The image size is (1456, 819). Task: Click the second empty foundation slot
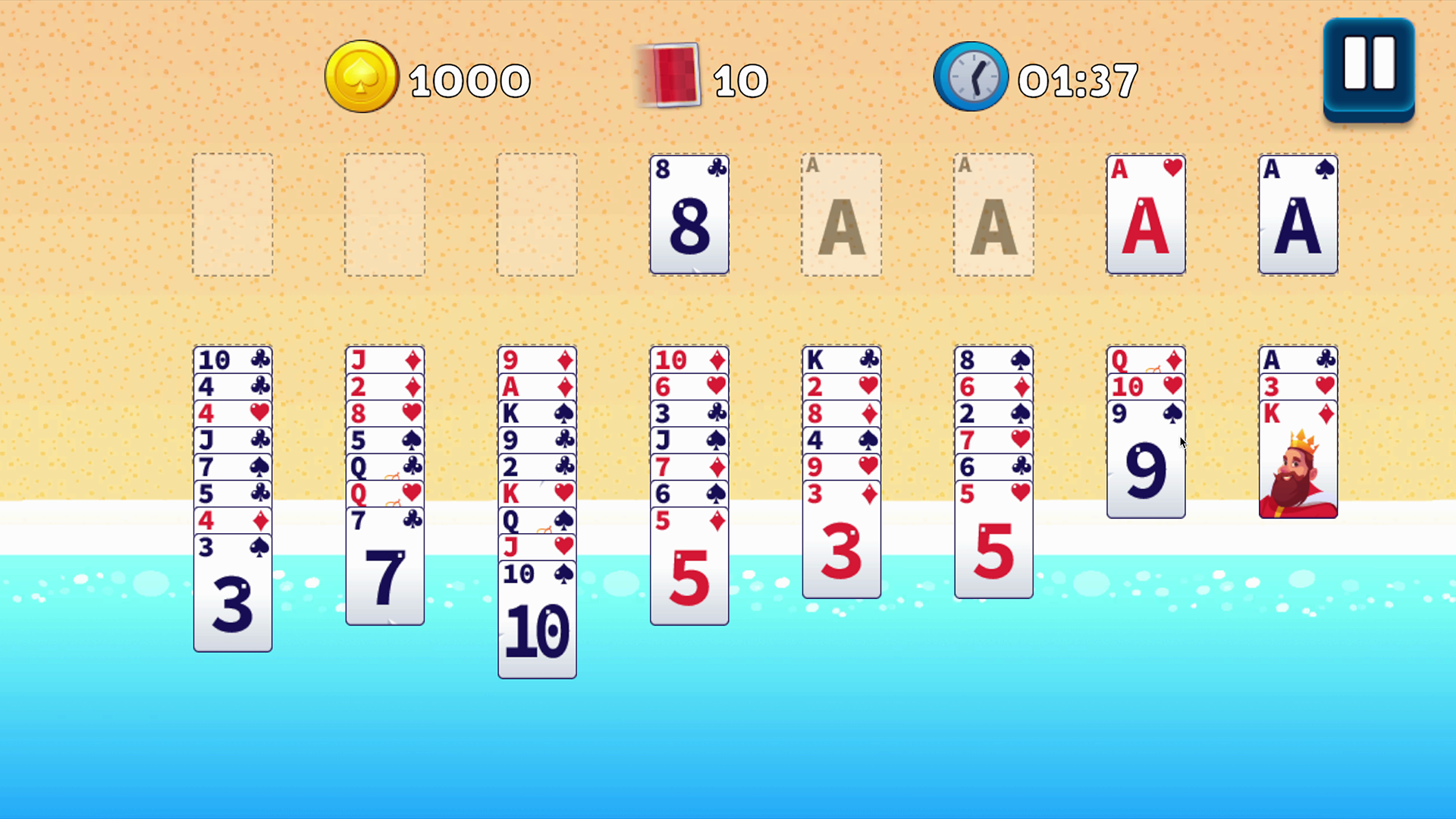[x=384, y=215]
